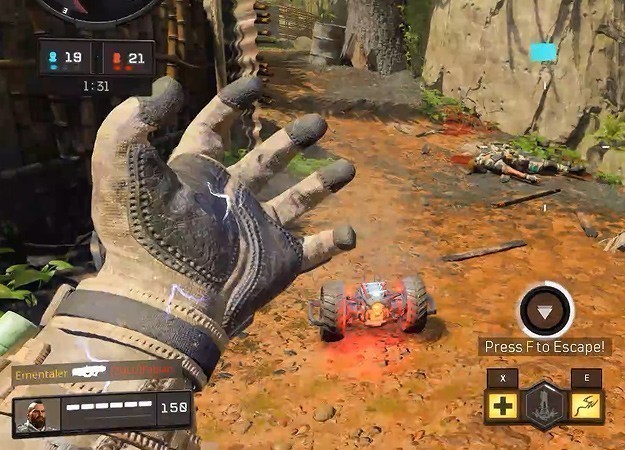Click the hexagonal specialist ability icon
The width and height of the screenshot is (625, 450).
[x=544, y=406]
